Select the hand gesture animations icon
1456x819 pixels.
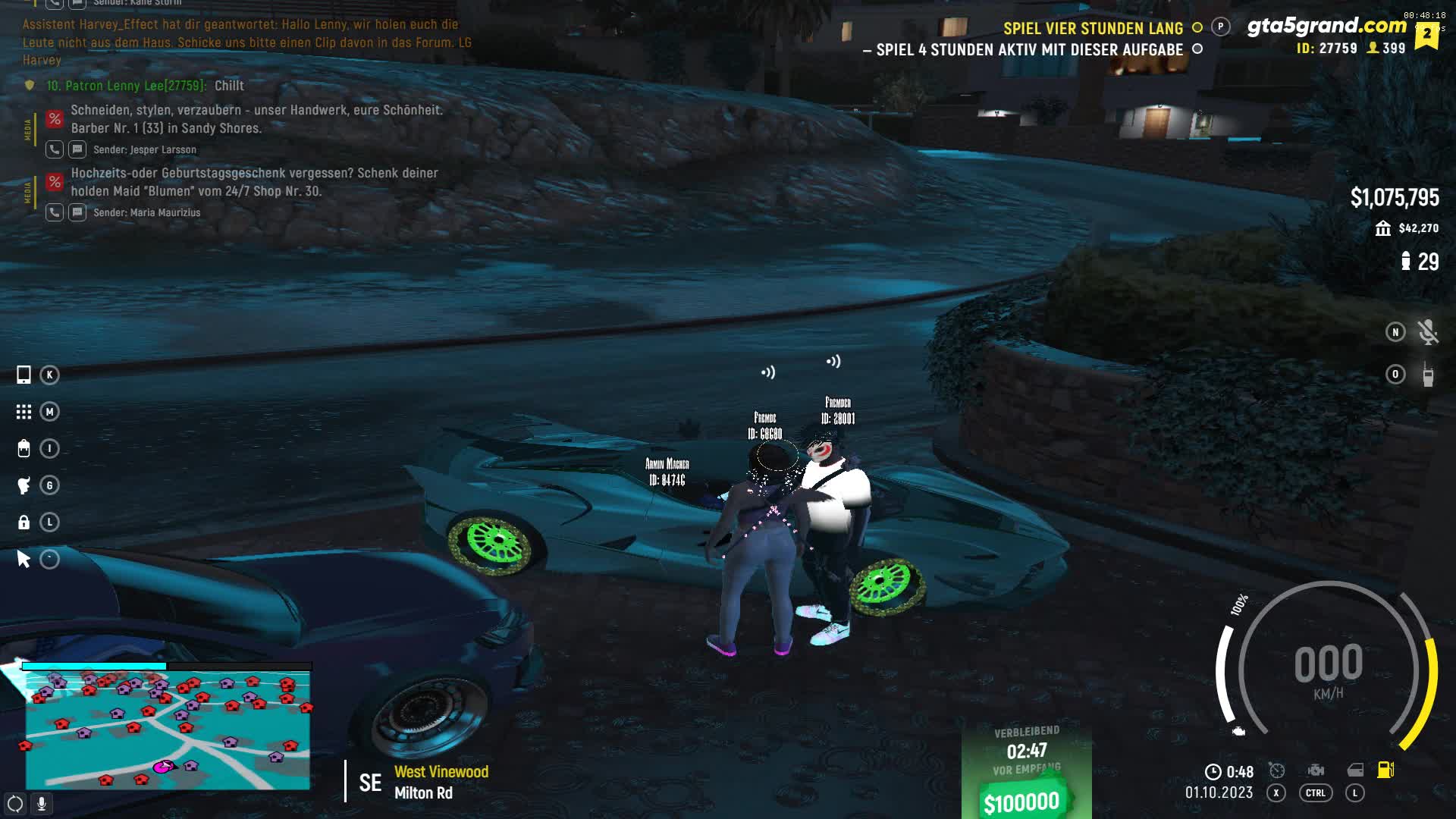coord(24,485)
